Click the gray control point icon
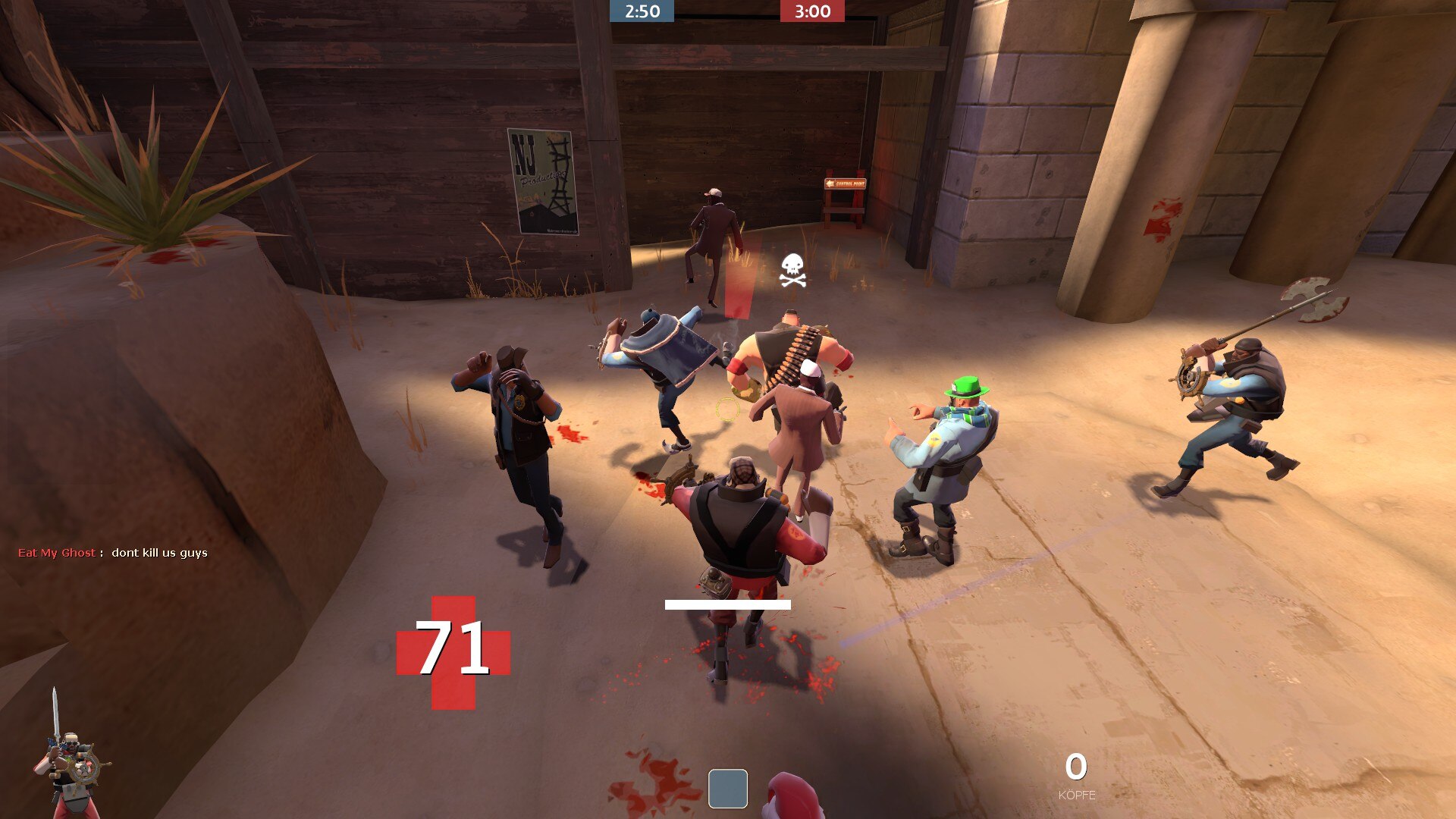This screenshot has height=819, width=1456. pyautogui.click(x=727, y=789)
